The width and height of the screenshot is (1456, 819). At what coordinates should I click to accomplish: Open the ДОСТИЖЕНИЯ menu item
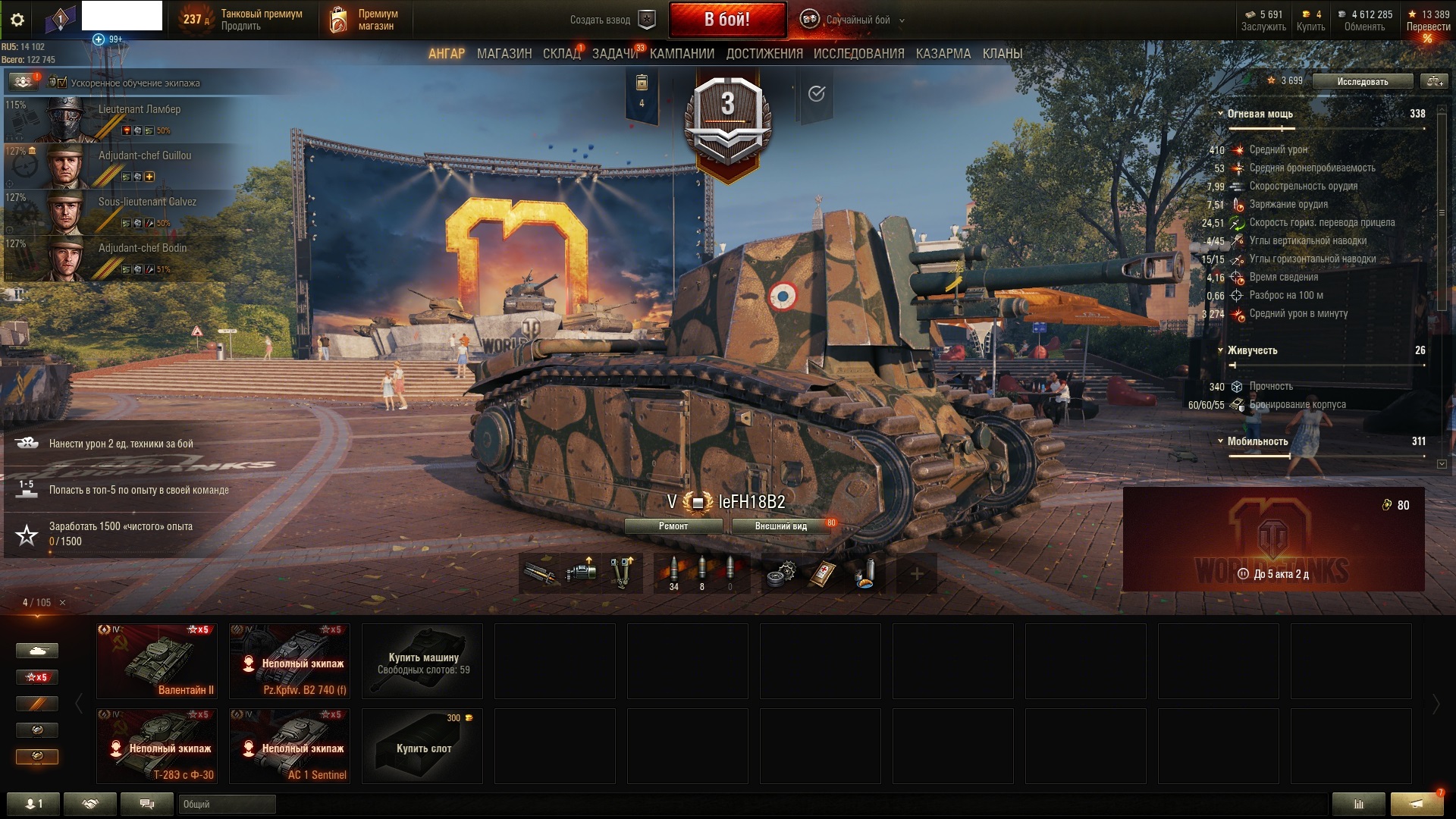pos(766,54)
